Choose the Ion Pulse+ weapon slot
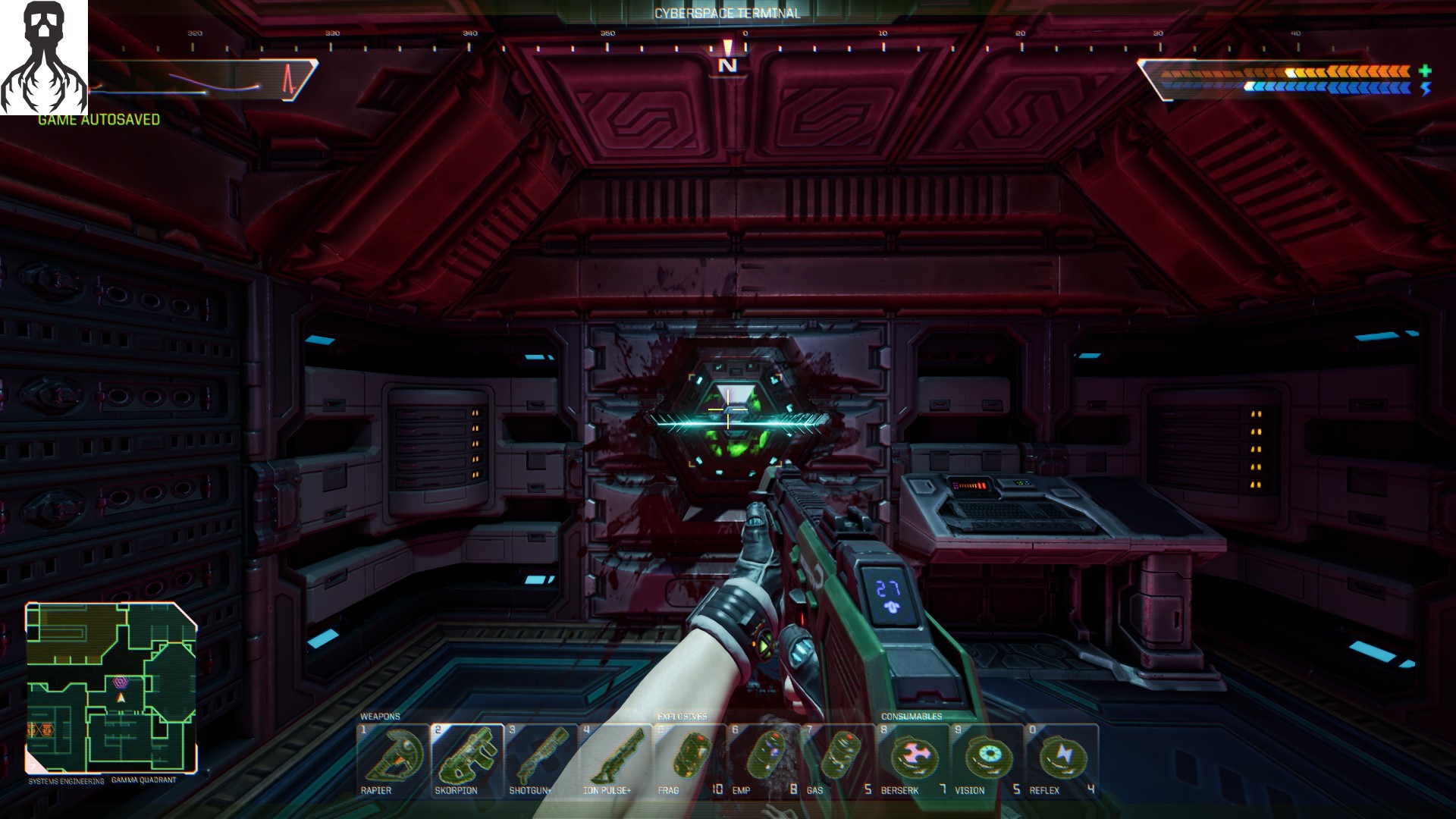Image resolution: width=1456 pixels, height=819 pixels. 615,761
